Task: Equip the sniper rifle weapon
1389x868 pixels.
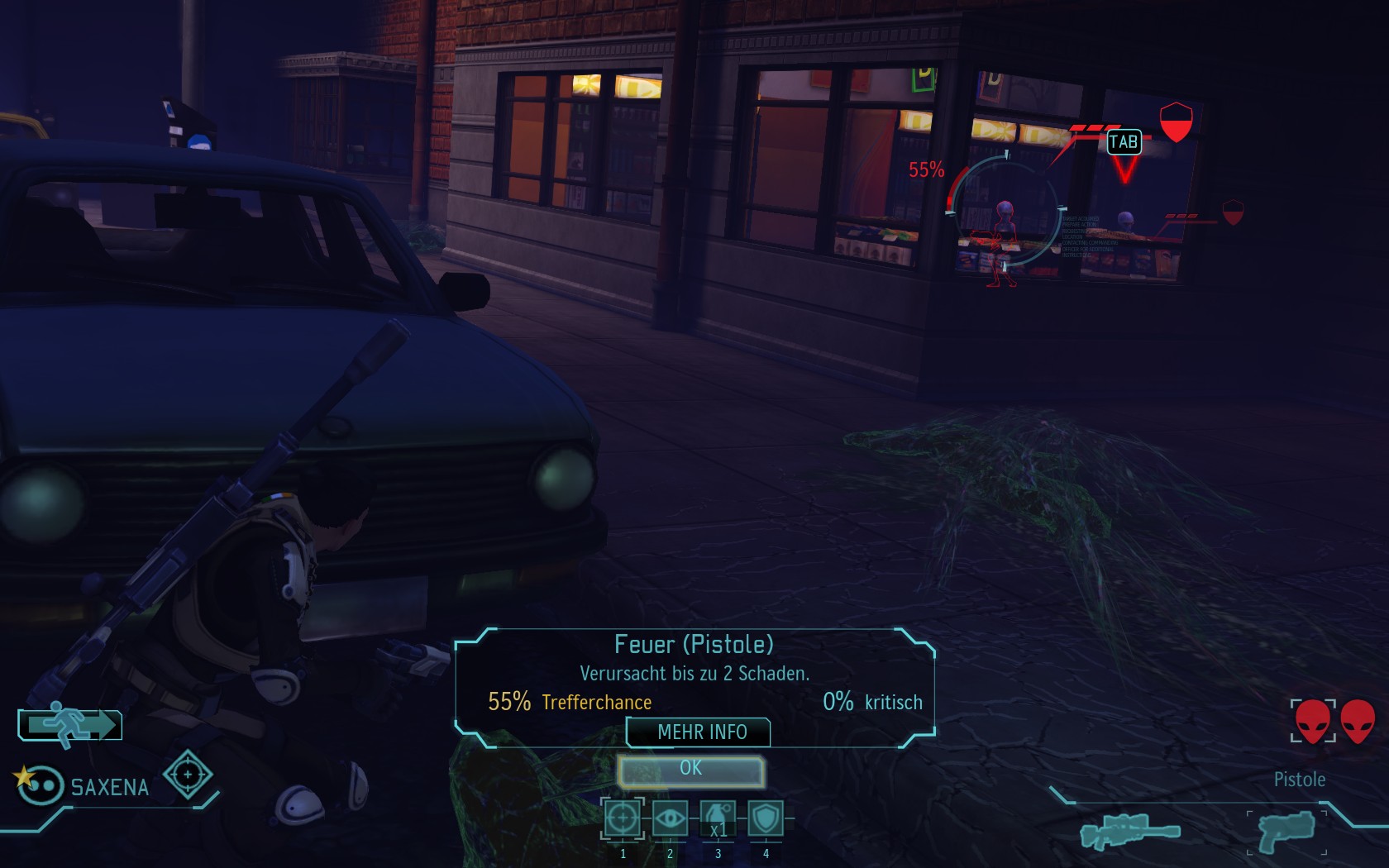Action: [x=1129, y=831]
